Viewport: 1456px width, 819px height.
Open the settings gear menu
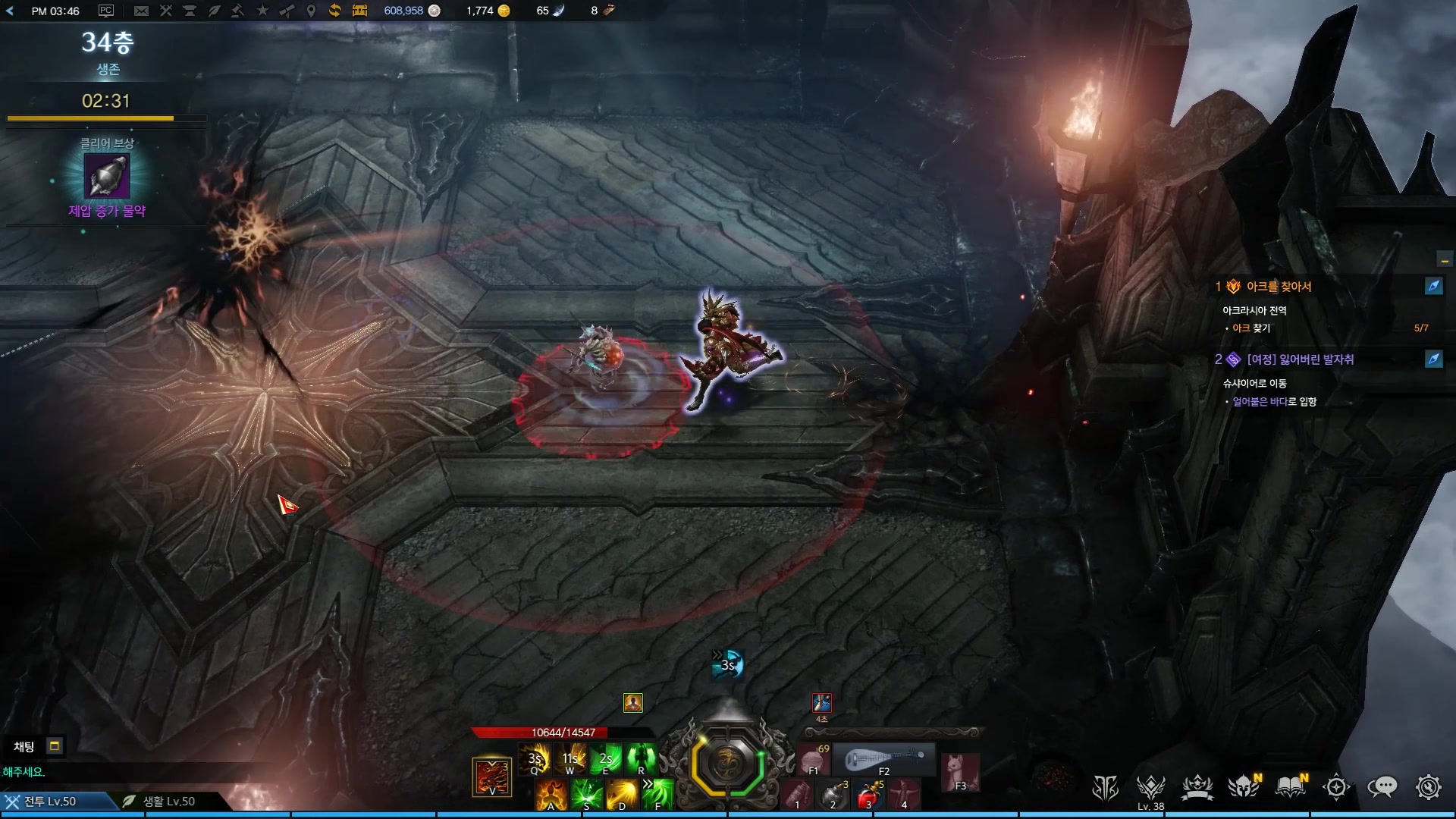pos(1428,787)
